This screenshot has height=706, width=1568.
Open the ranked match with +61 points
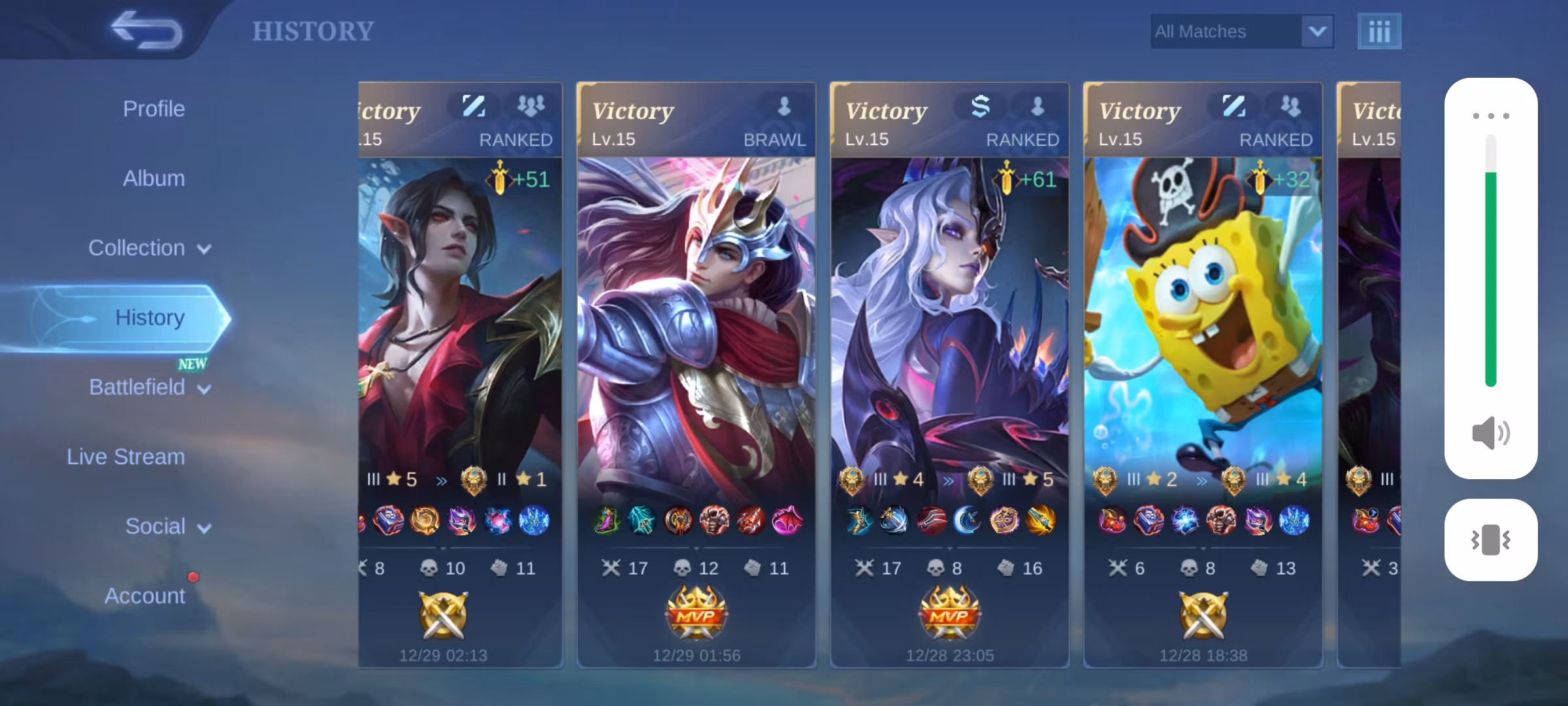(949, 374)
